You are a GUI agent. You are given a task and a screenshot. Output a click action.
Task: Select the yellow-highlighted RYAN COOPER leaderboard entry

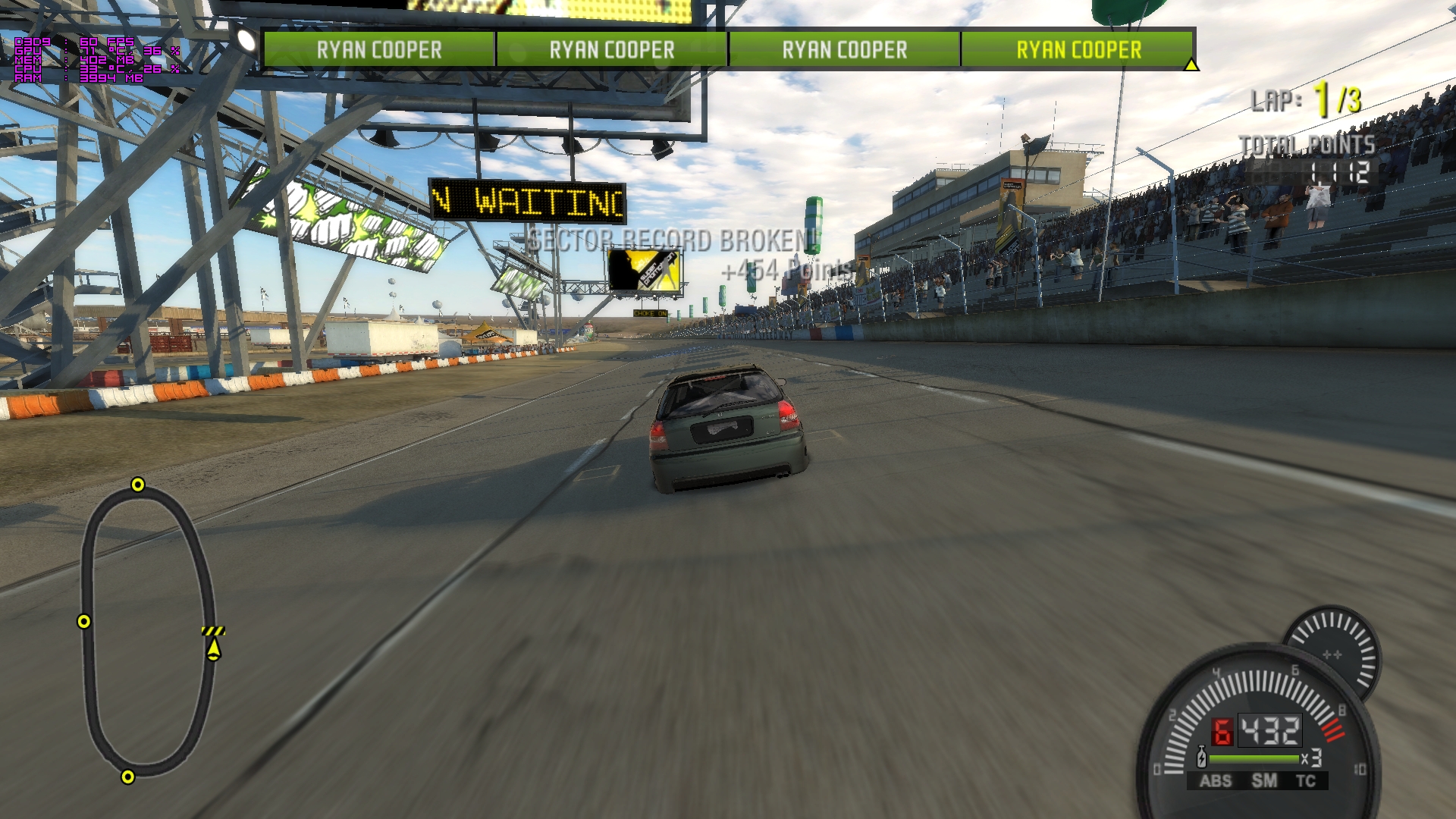point(1078,50)
